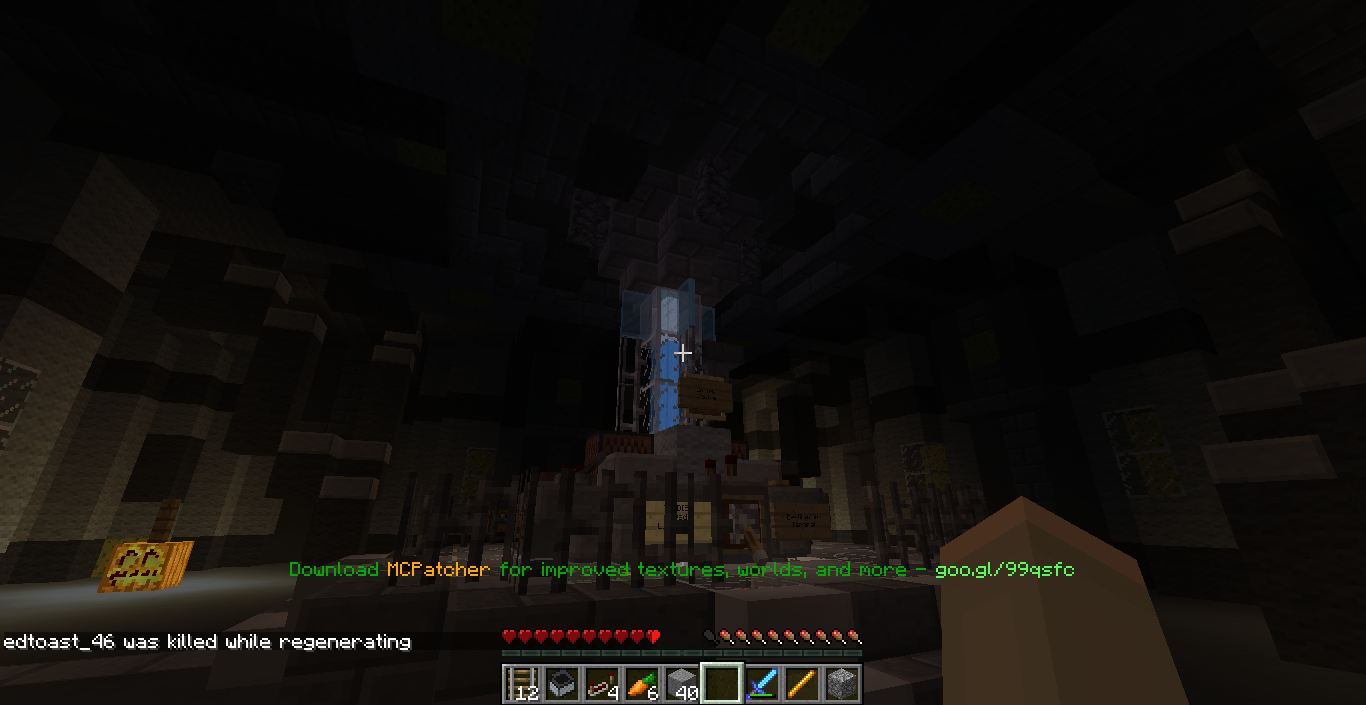1366x705 pixels.
Task: Select the ladder stack in the hotbar
Action: pyautogui.click(x=522, y=683)
